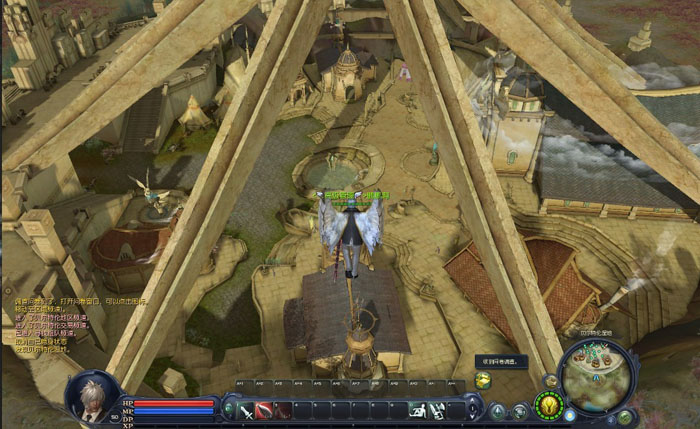Open the round green button below minimap

click(x=625, y=416)
